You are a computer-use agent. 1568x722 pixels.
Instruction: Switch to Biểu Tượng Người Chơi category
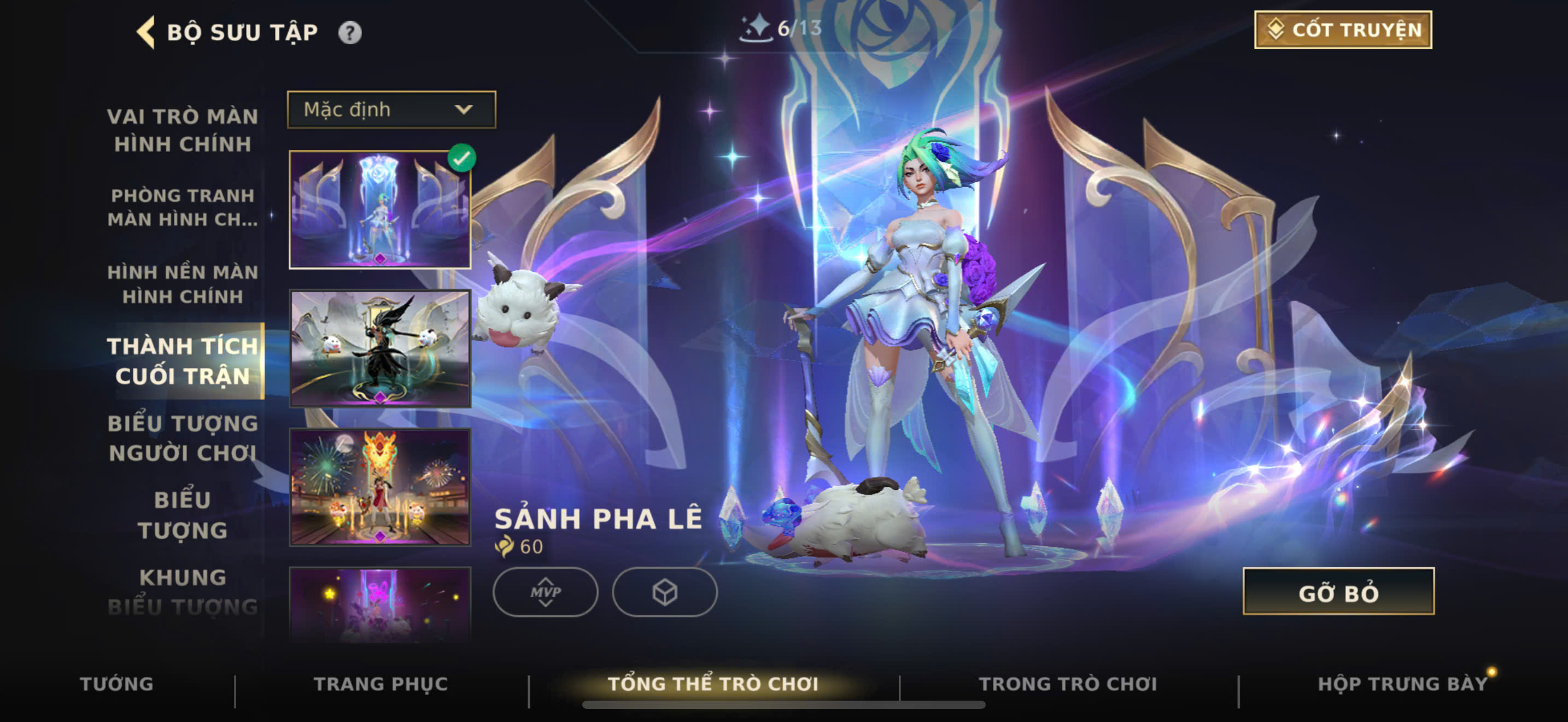click(183, 438)
